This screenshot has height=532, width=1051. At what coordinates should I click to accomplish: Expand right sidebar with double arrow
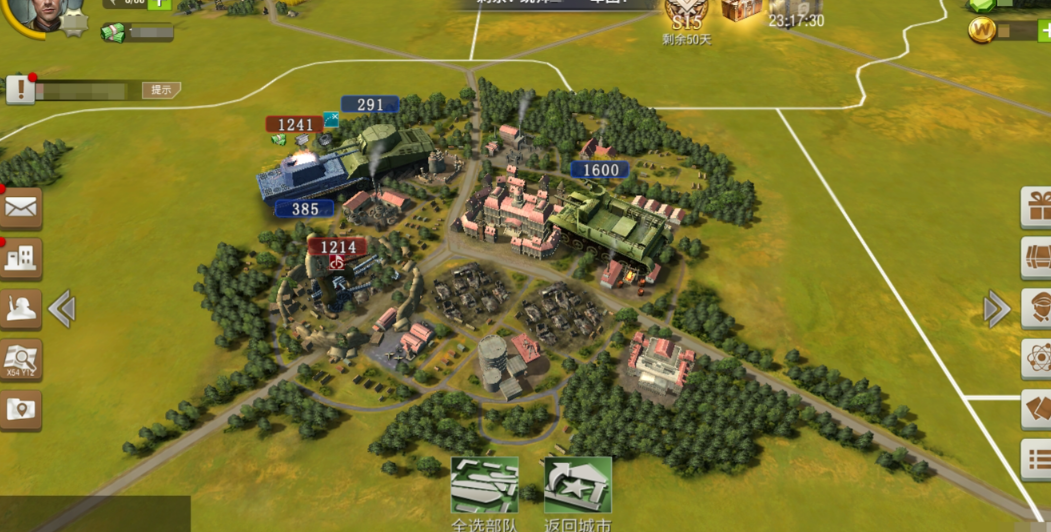[x=996, y=309]
